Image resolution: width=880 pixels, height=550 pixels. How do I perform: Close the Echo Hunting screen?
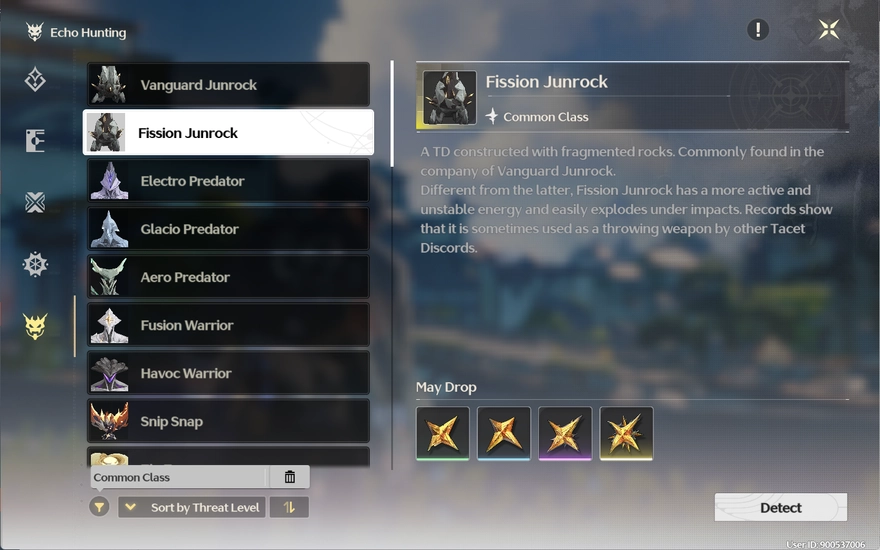point(829,29)
